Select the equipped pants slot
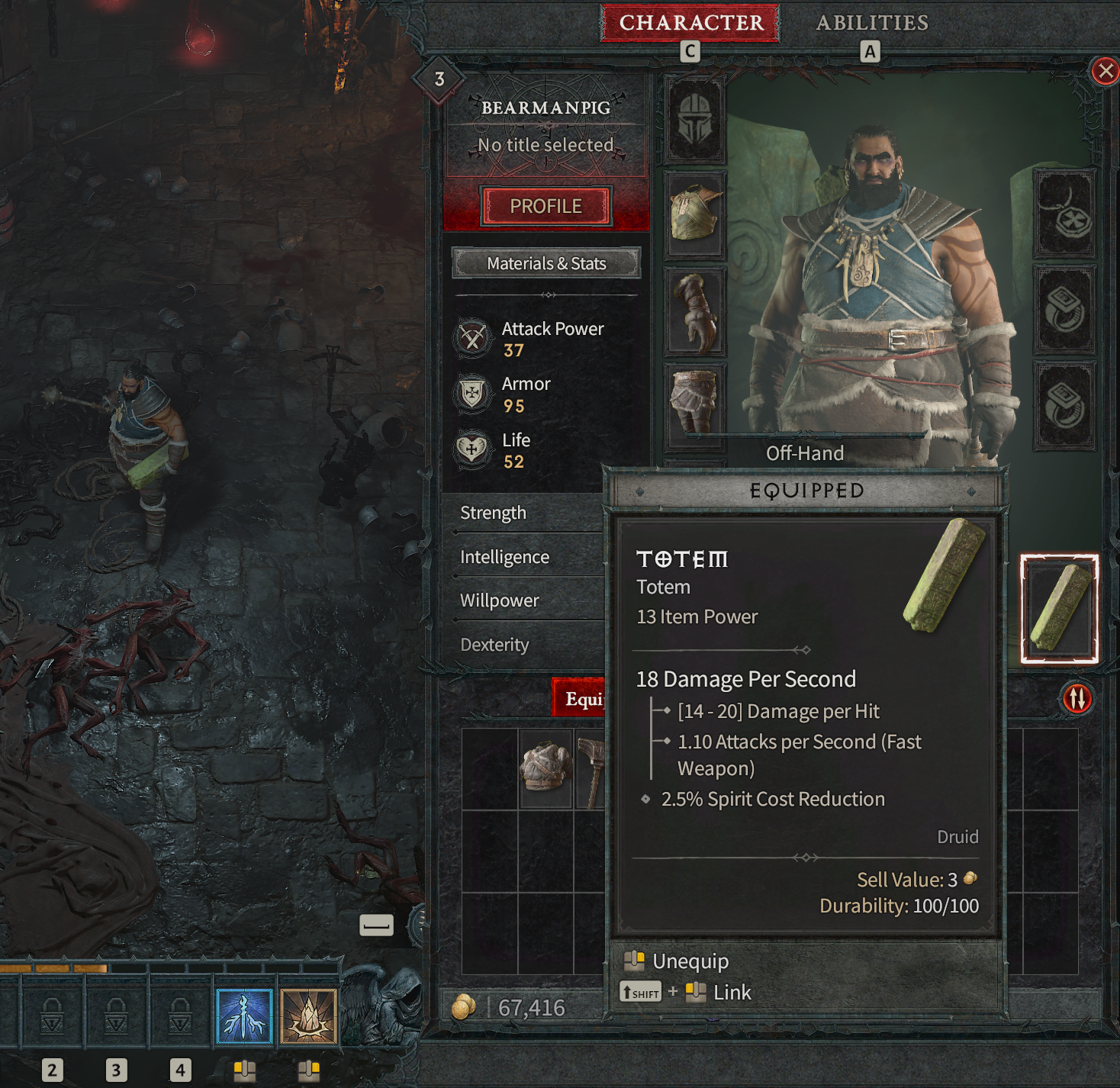The width and height of the screenshot is (1120, 1088). [694, 403]
